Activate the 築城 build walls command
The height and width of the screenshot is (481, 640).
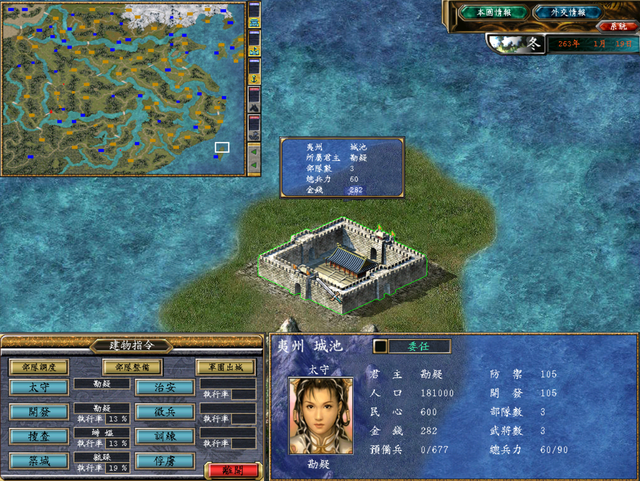pos(39,461)
